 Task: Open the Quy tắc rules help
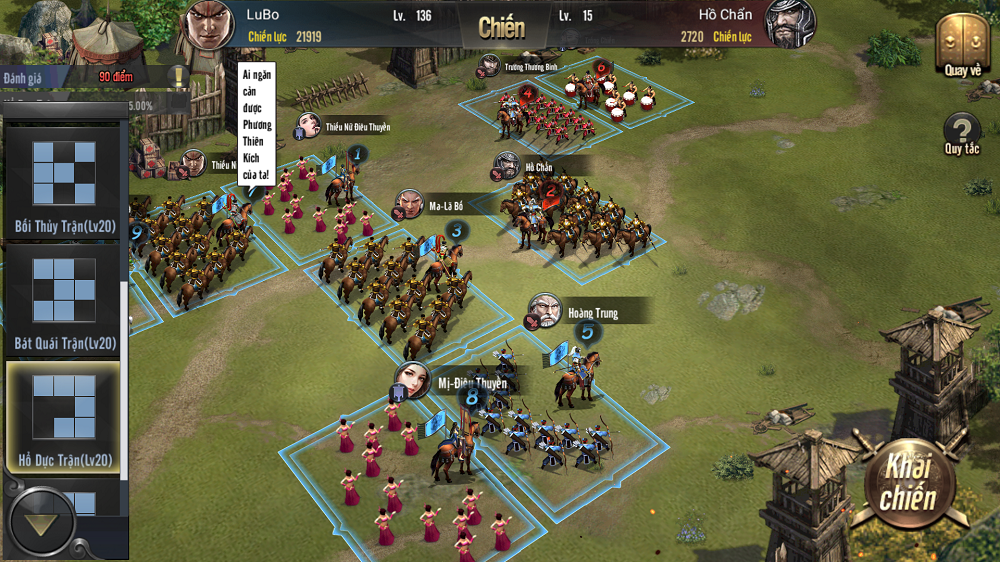[962, 134]
